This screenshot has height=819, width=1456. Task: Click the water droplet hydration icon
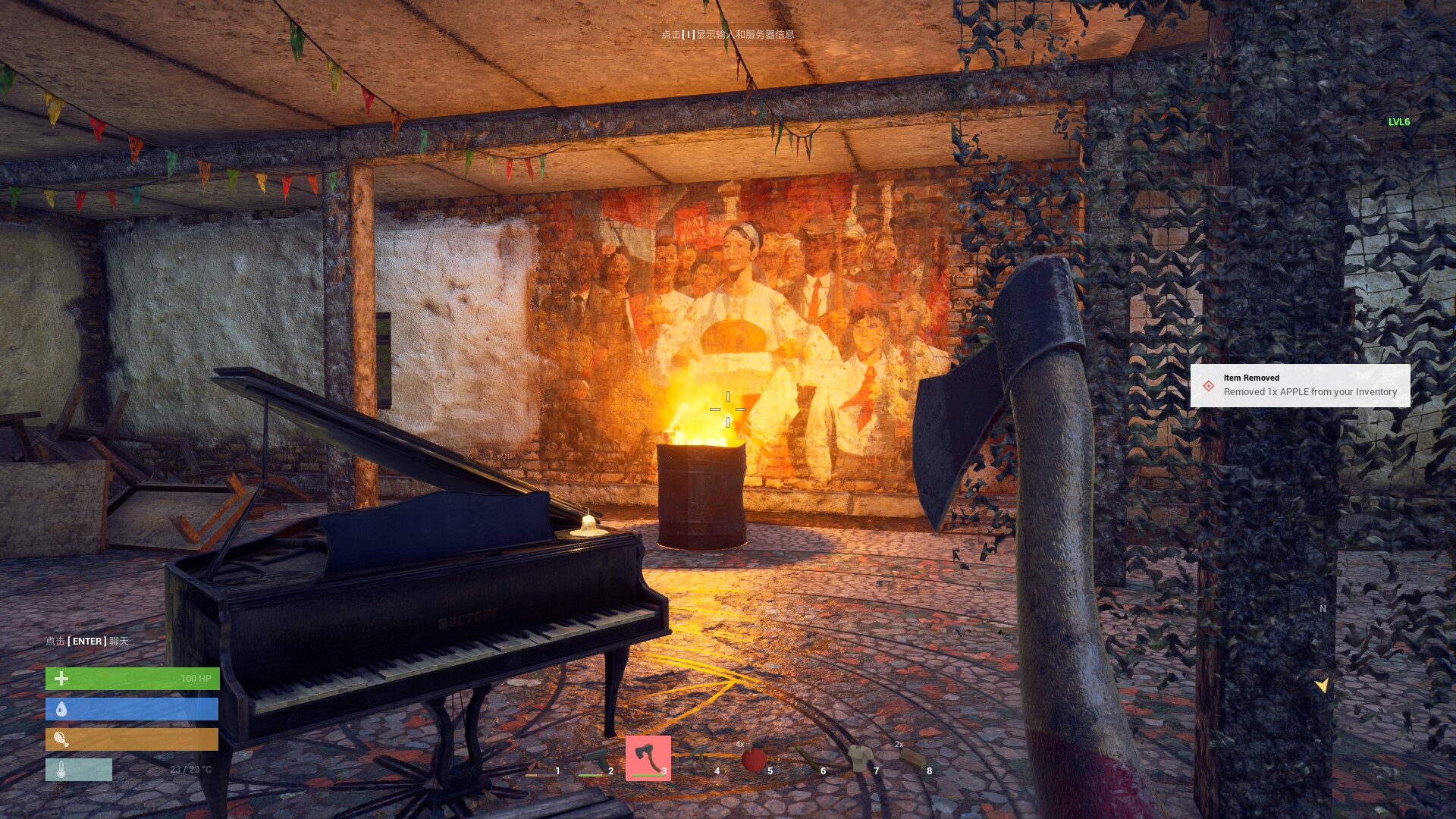(x=61, y=708)
